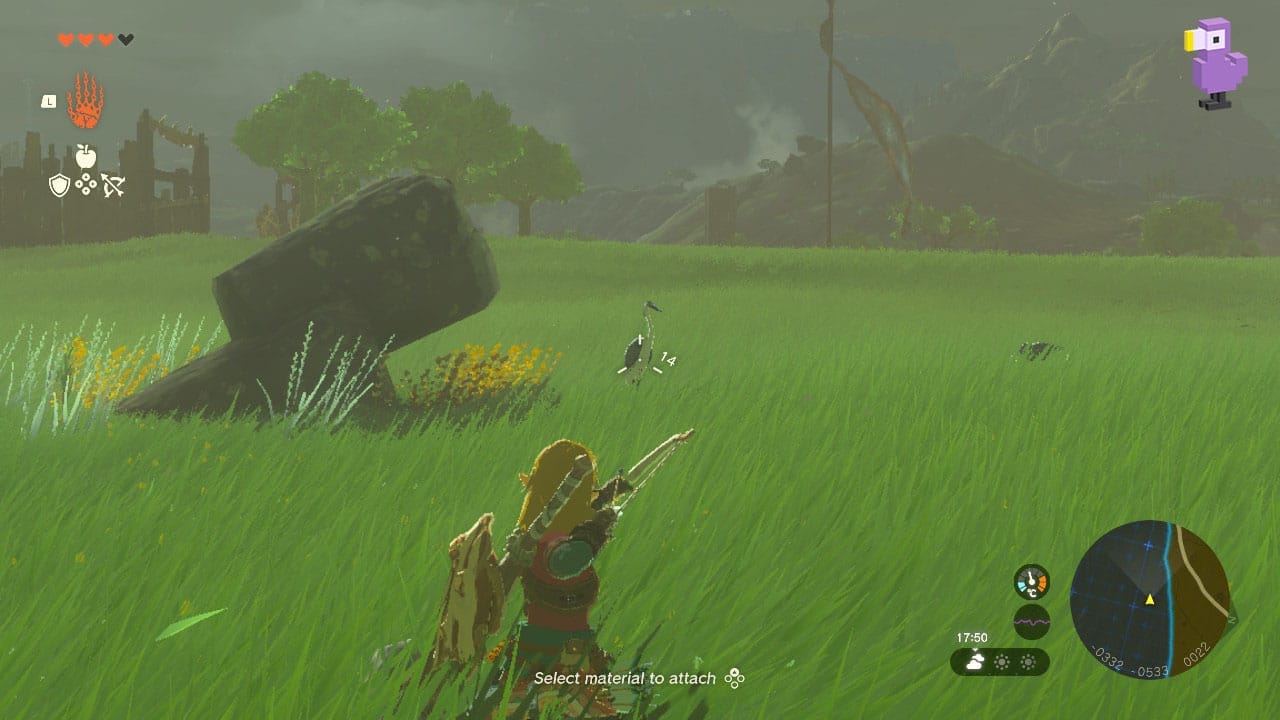Click the in-game clock showing 17:50

[x=973, y=637]
